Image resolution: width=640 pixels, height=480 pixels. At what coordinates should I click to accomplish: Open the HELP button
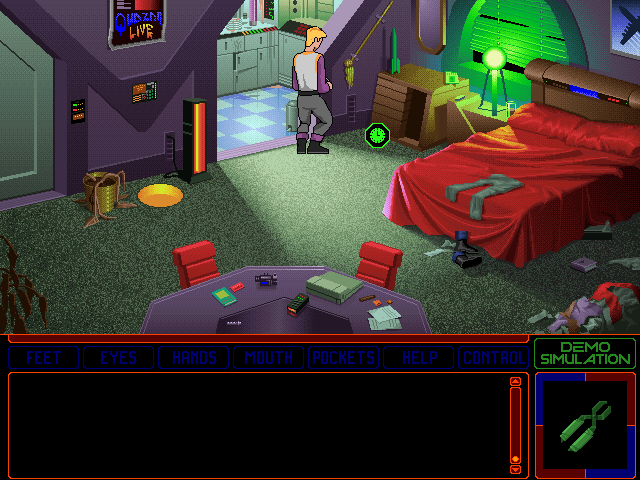click(418, 358)
